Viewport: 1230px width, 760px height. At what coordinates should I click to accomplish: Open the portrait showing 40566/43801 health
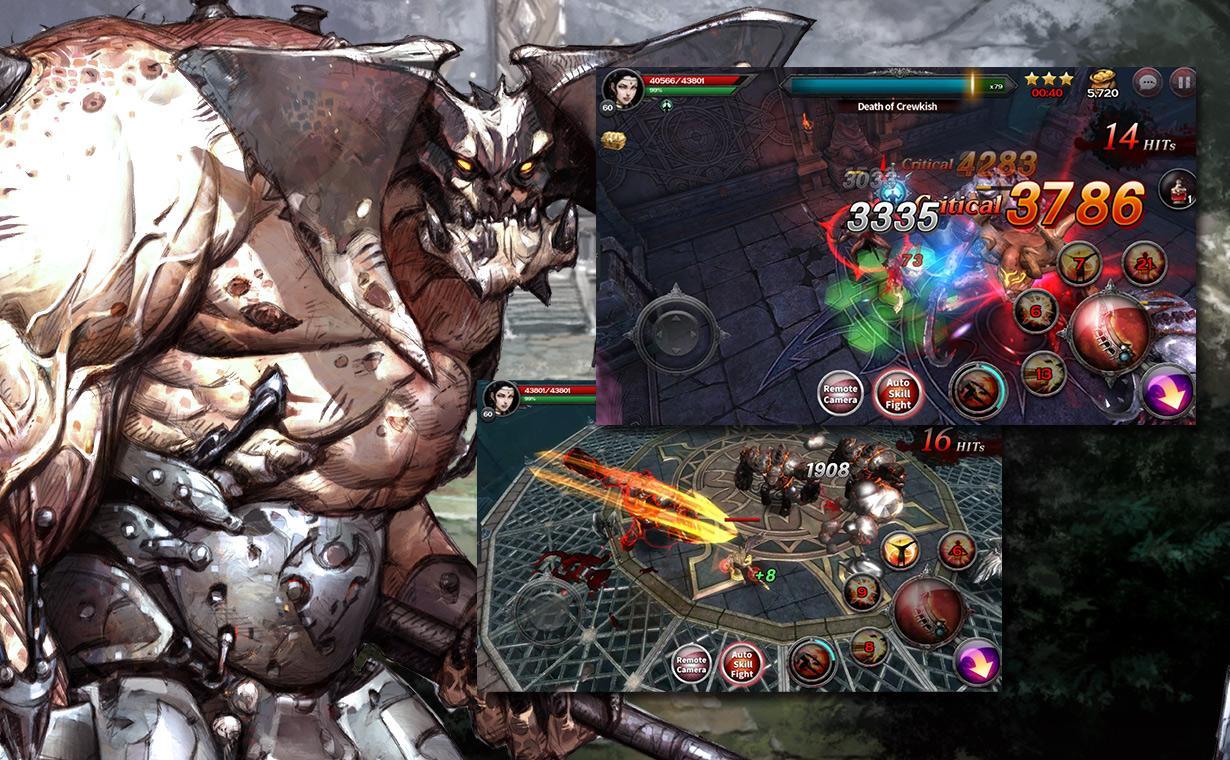(x=620, y=90)
